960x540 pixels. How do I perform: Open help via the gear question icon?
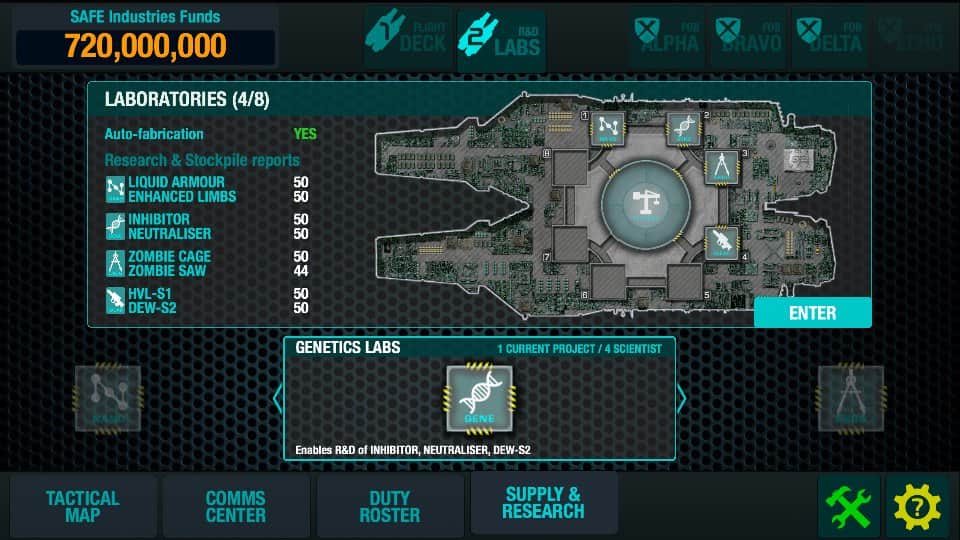918,507
